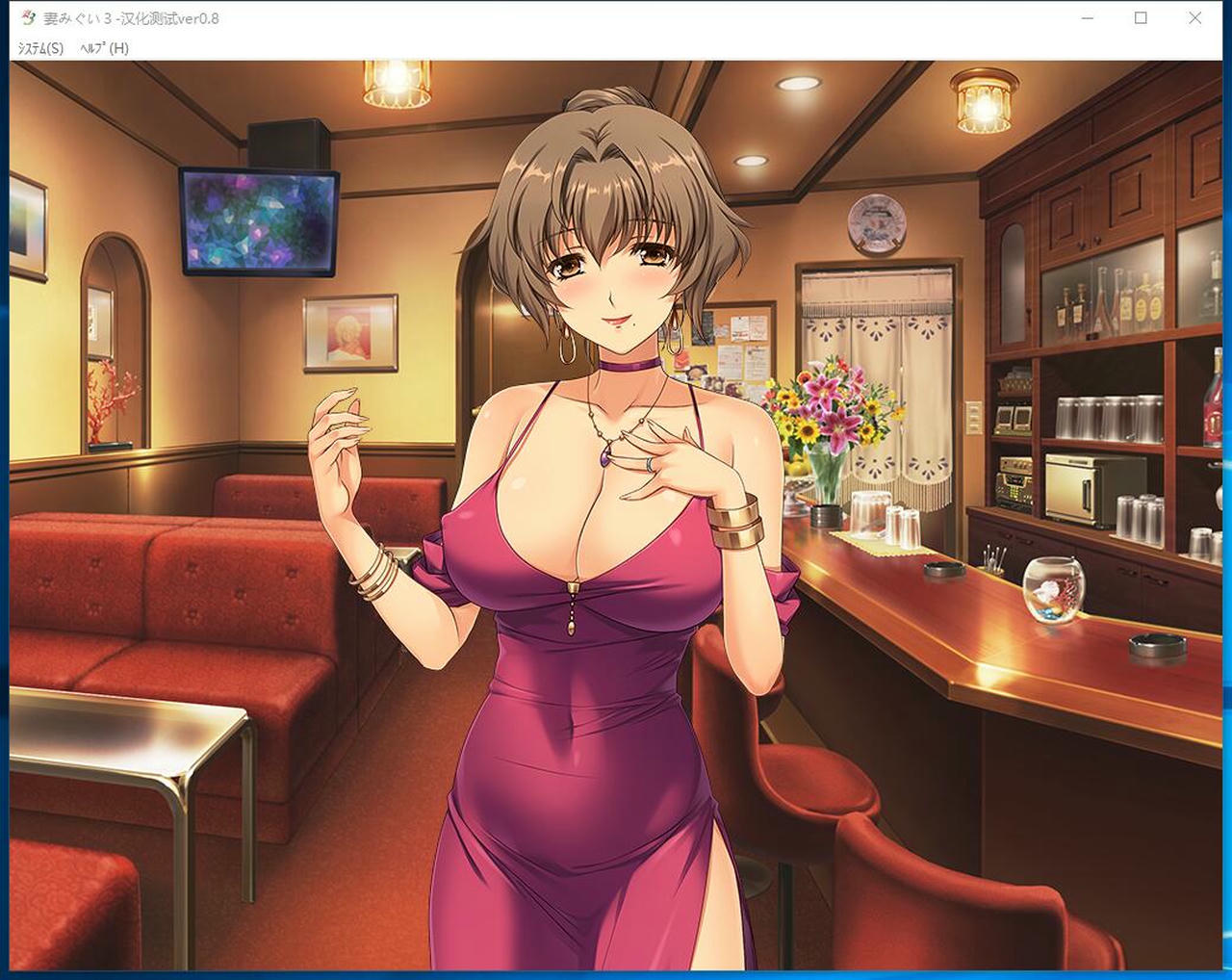Maximize the game window
The width and height of the screenshot is (1232, 980).
tap(1142, 17)
